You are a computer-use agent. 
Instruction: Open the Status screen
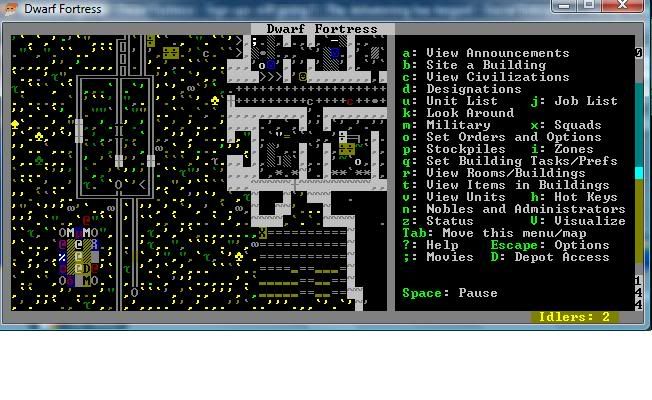click(x=449, y=221)
